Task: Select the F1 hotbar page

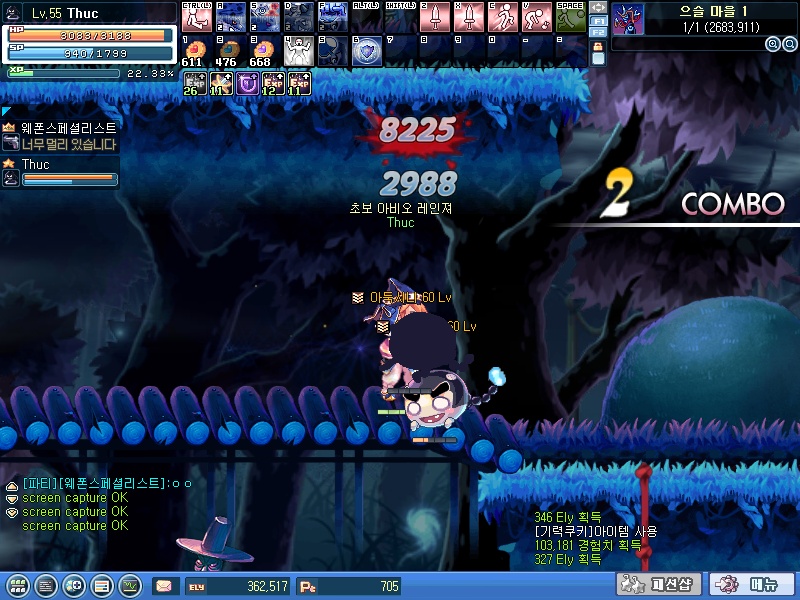Action: coord(598,20)
